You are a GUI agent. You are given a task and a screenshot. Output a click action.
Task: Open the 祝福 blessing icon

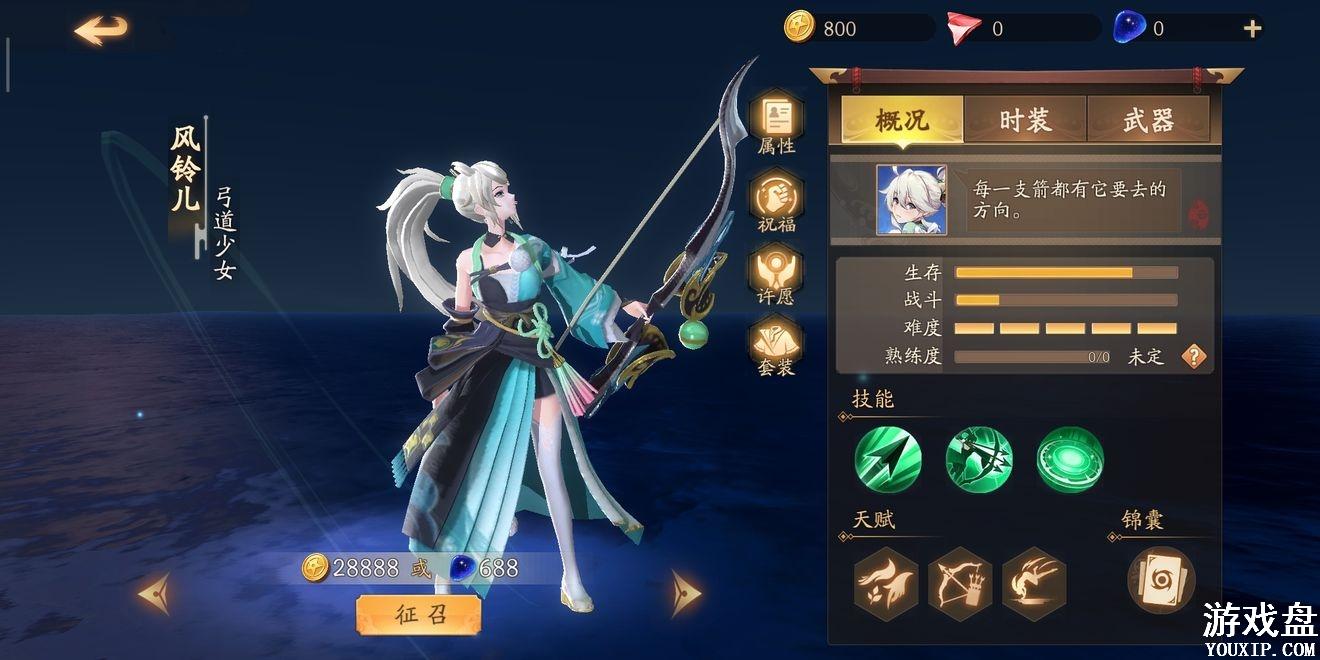(x=777, y=200)
